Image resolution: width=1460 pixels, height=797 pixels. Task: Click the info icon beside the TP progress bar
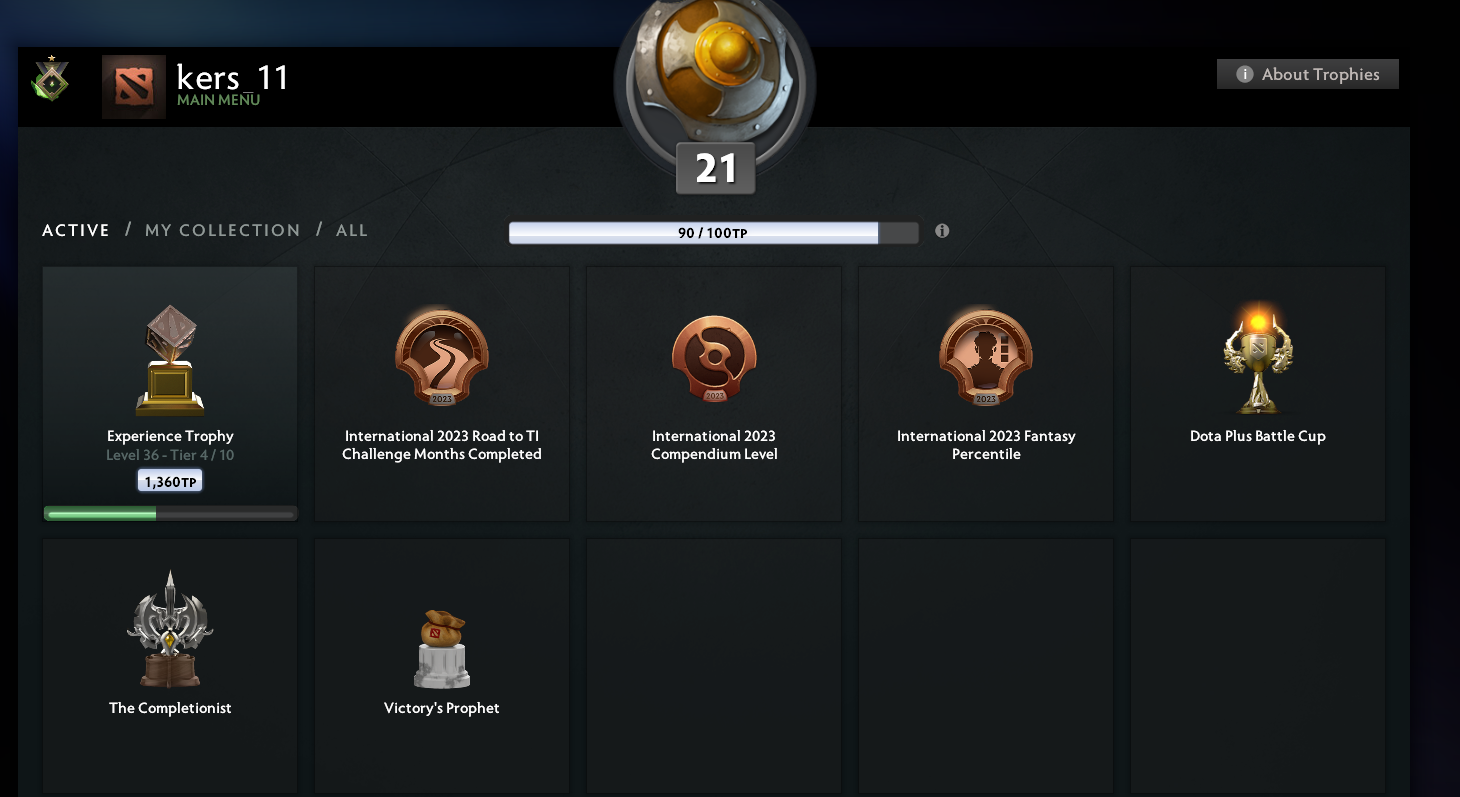tap(941, 231)
